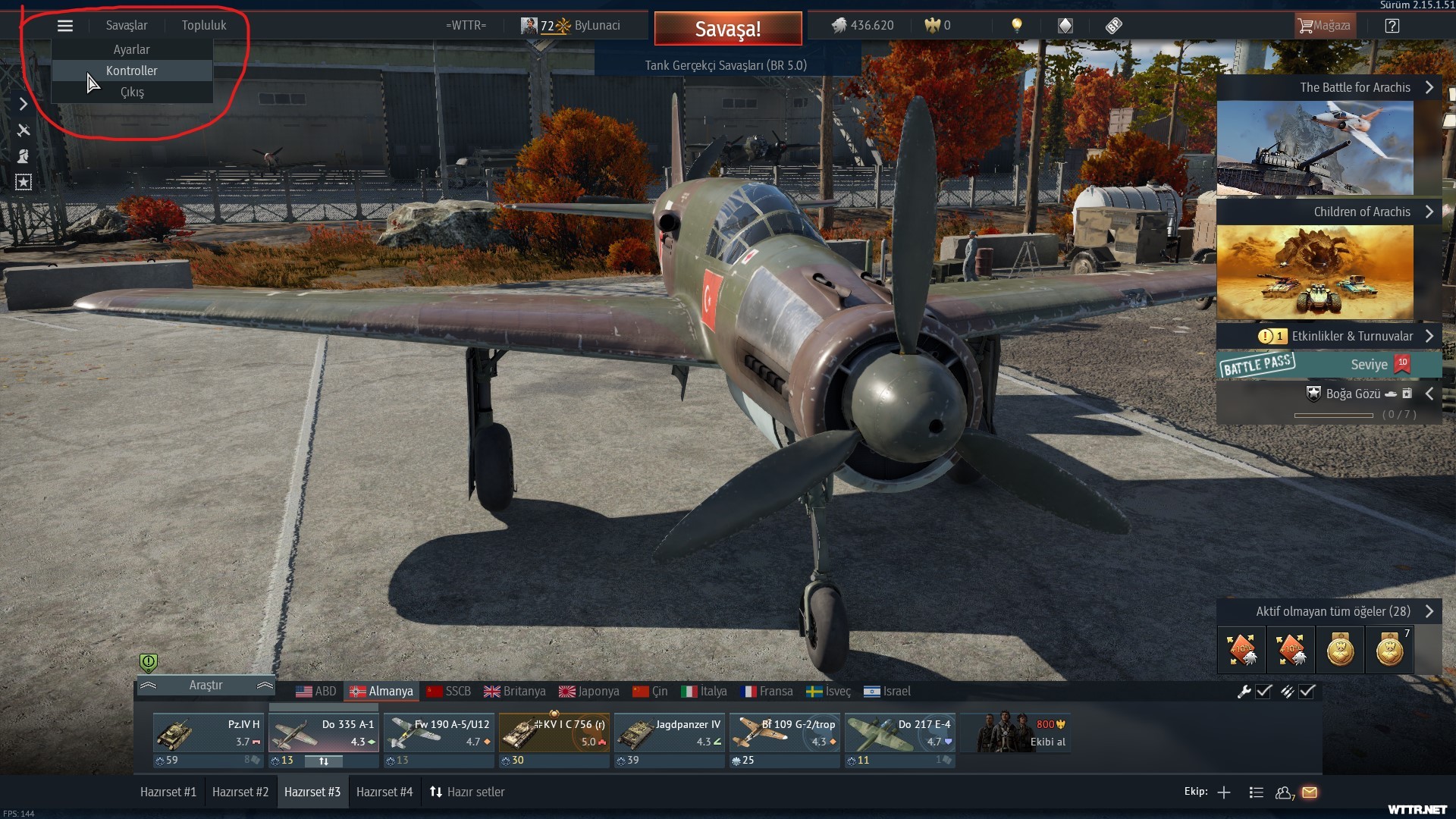
Task: Open Etkinlikler & Turnuvalar panel
Action: click(x=1344, y=336)
